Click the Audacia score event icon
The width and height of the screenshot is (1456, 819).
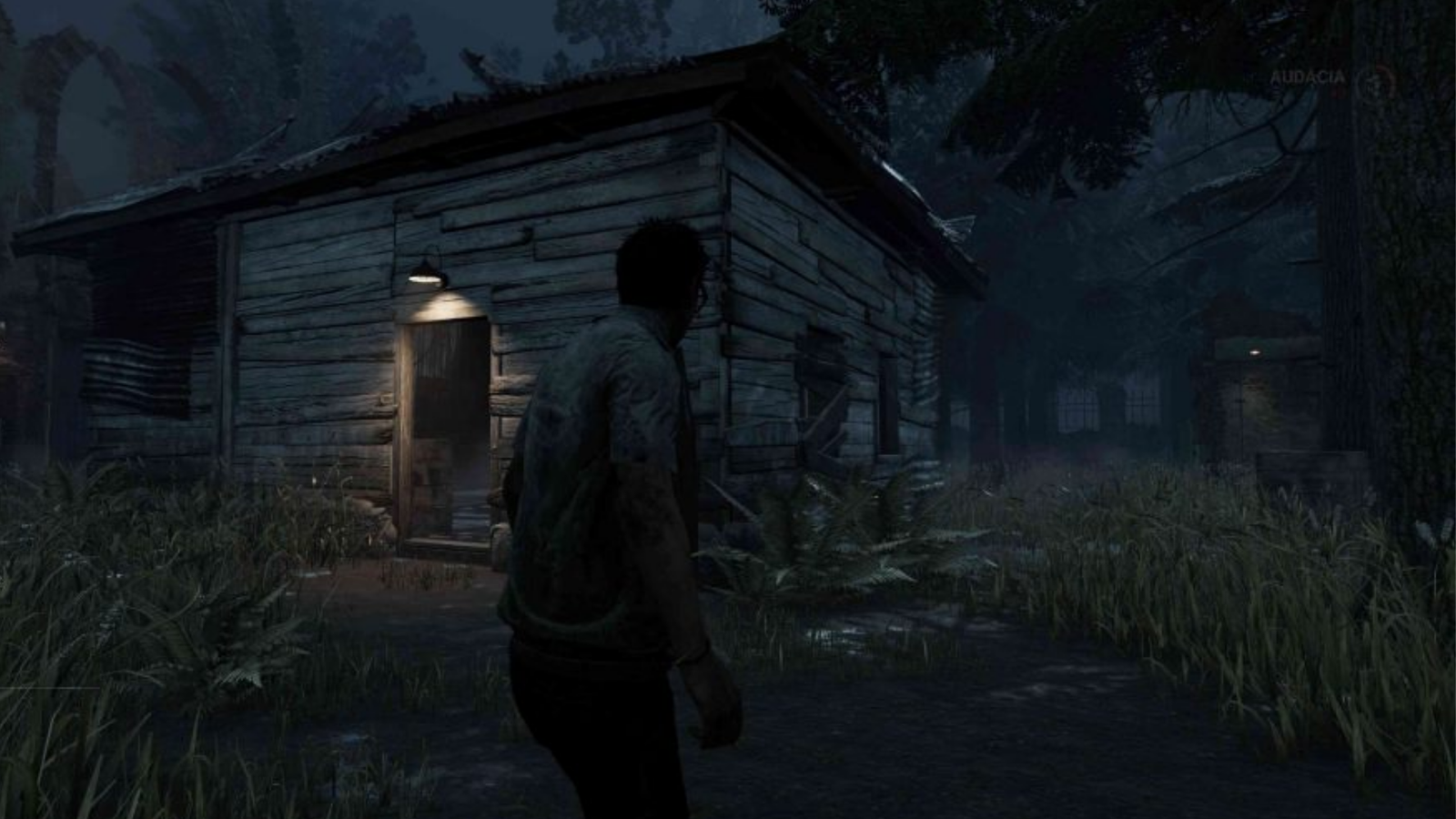click(x=1374, y=81)
